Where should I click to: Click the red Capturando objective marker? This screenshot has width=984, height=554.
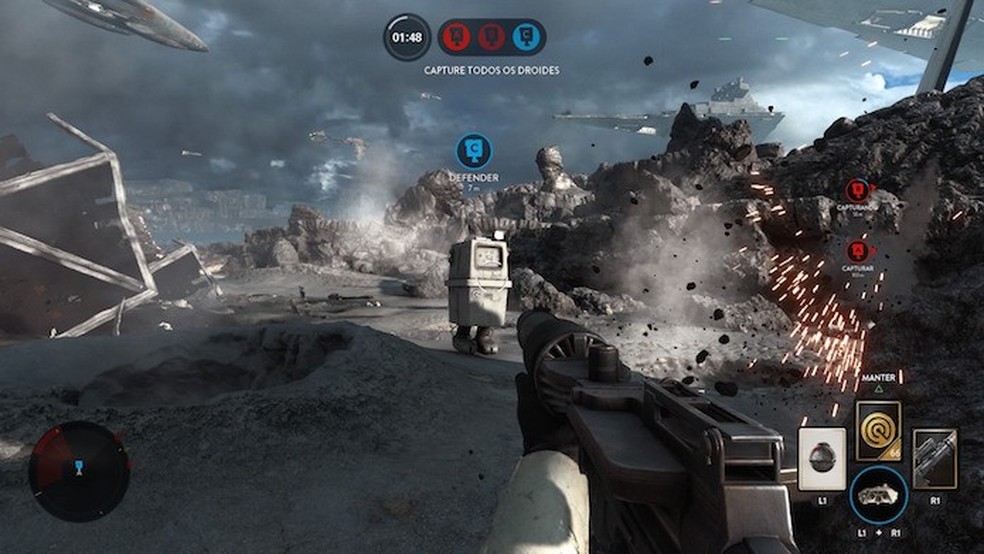coord(856,191)
